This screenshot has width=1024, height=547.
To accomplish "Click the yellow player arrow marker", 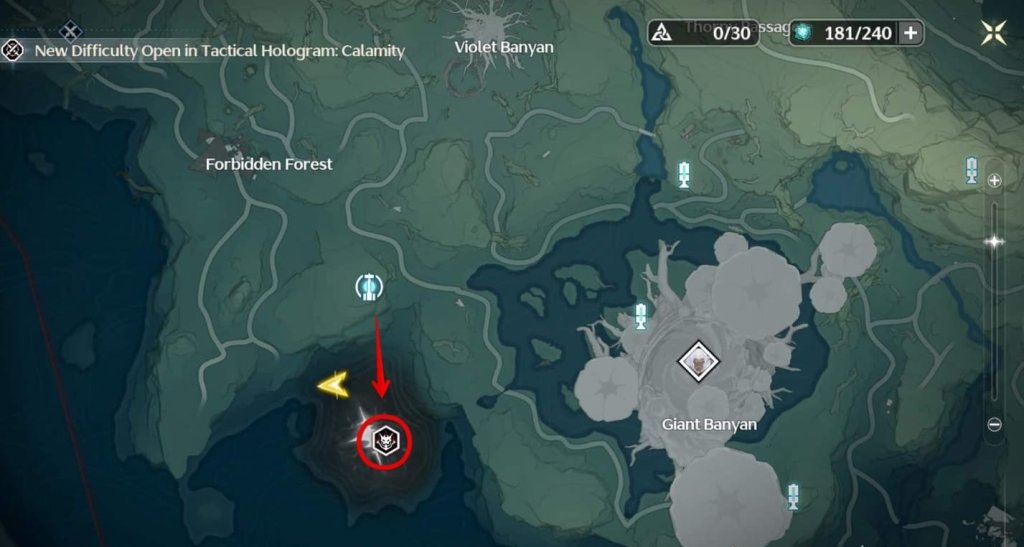I will click(x=334, y=383).
